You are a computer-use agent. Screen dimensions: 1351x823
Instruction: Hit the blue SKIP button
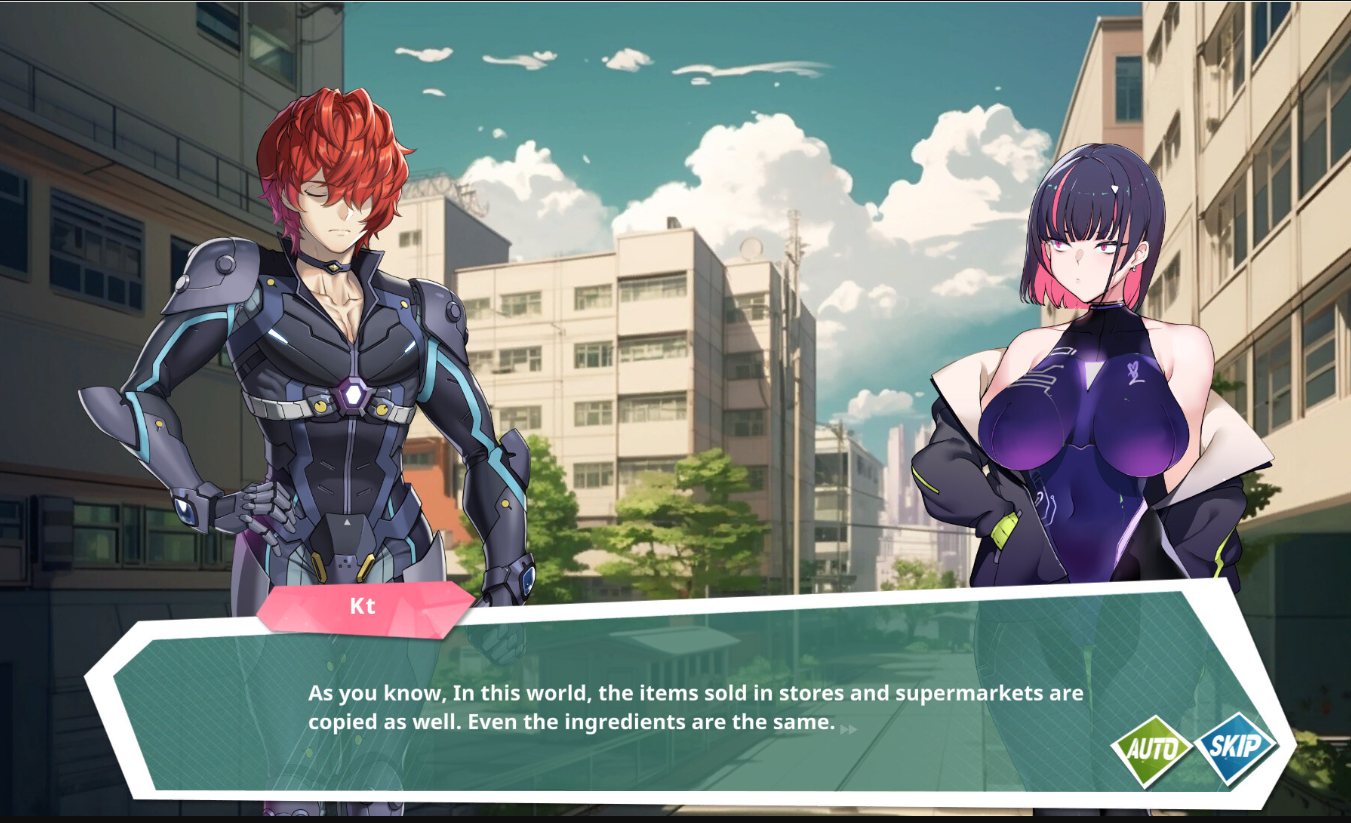point(1236,747)
